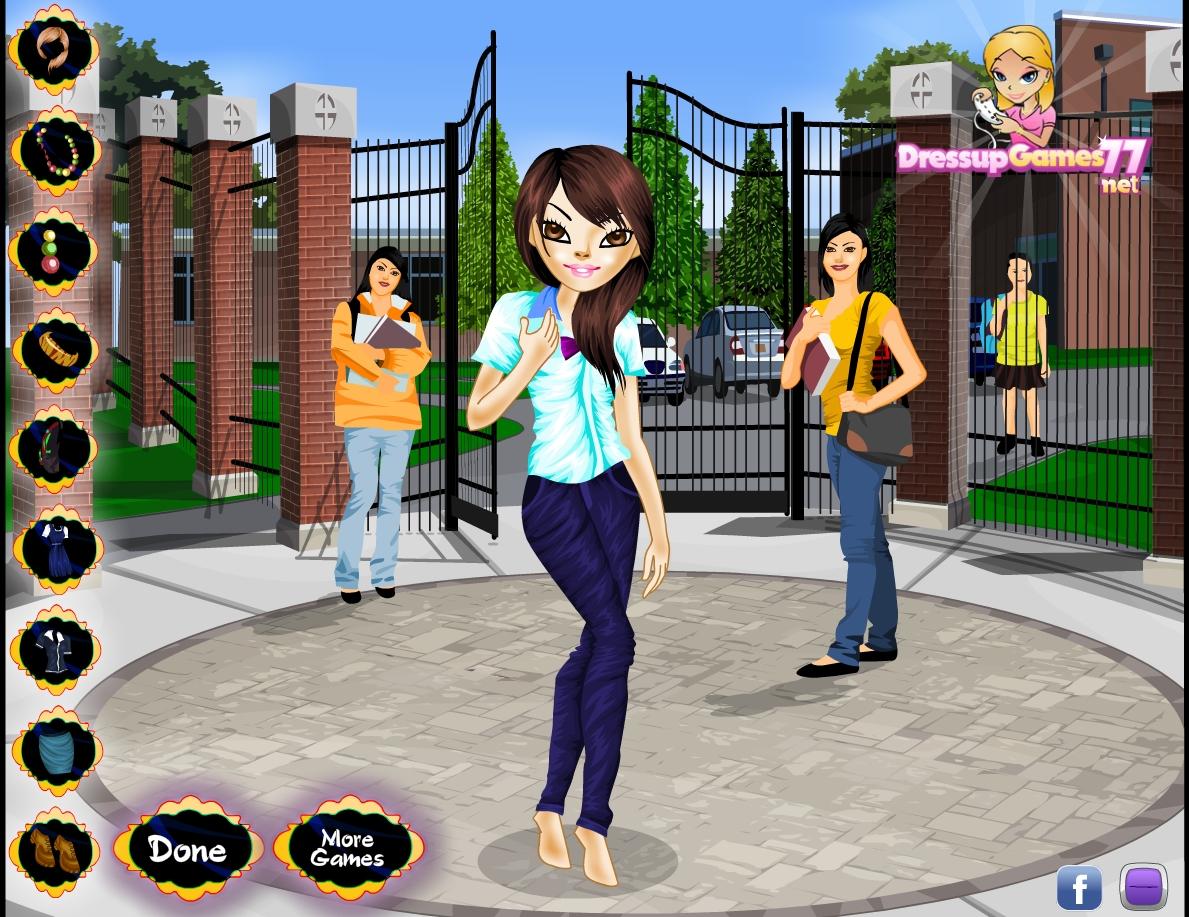Pick the gold bracelet category icon

point(55,349)
